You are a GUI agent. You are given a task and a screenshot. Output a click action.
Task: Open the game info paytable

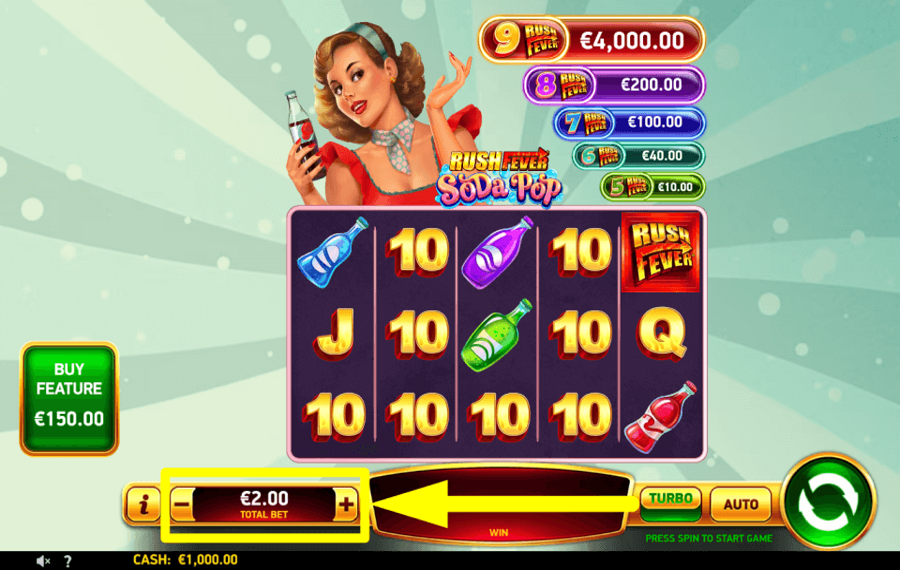144,505
